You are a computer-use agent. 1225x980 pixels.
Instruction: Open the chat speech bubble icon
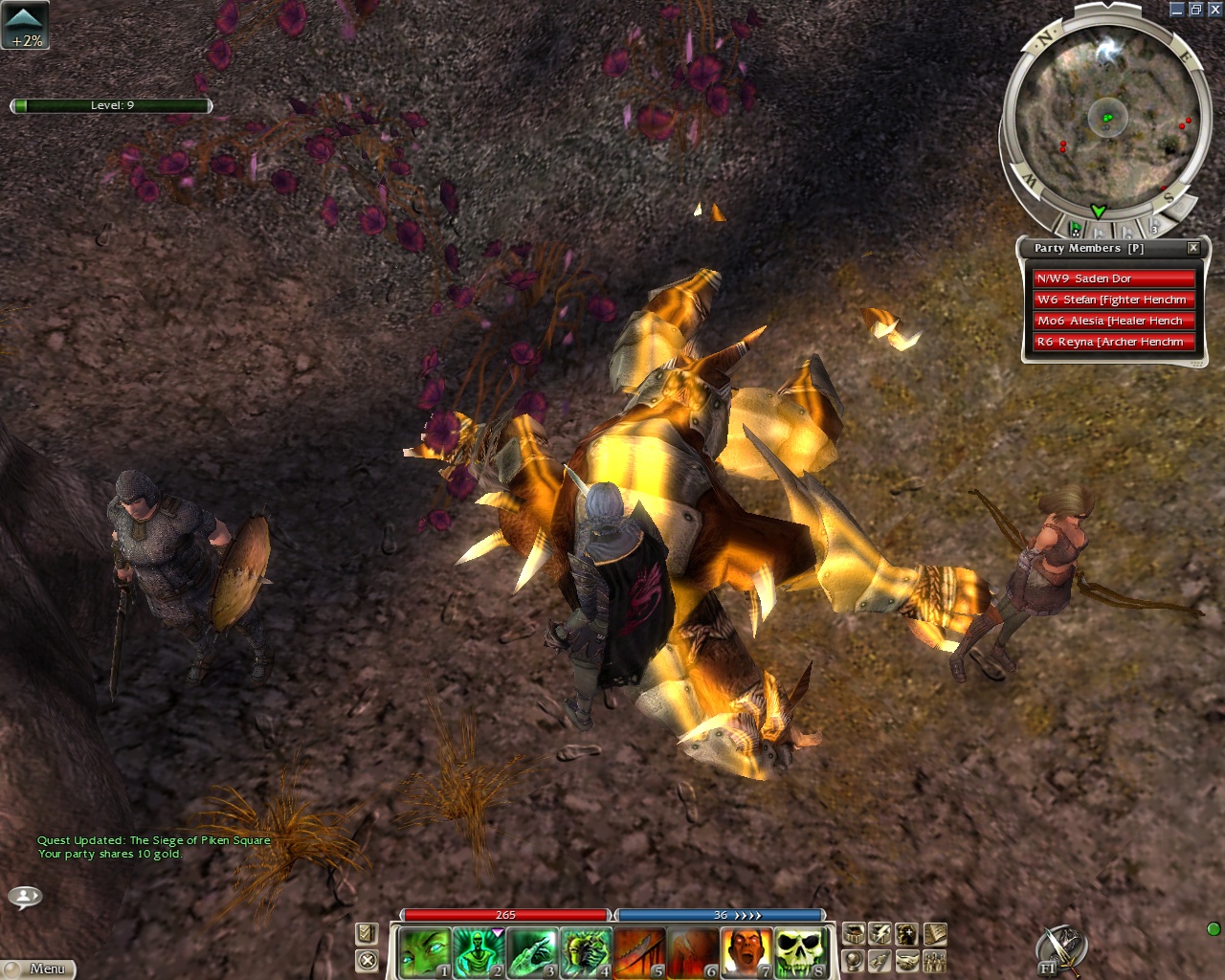click(x=25, y=897)
